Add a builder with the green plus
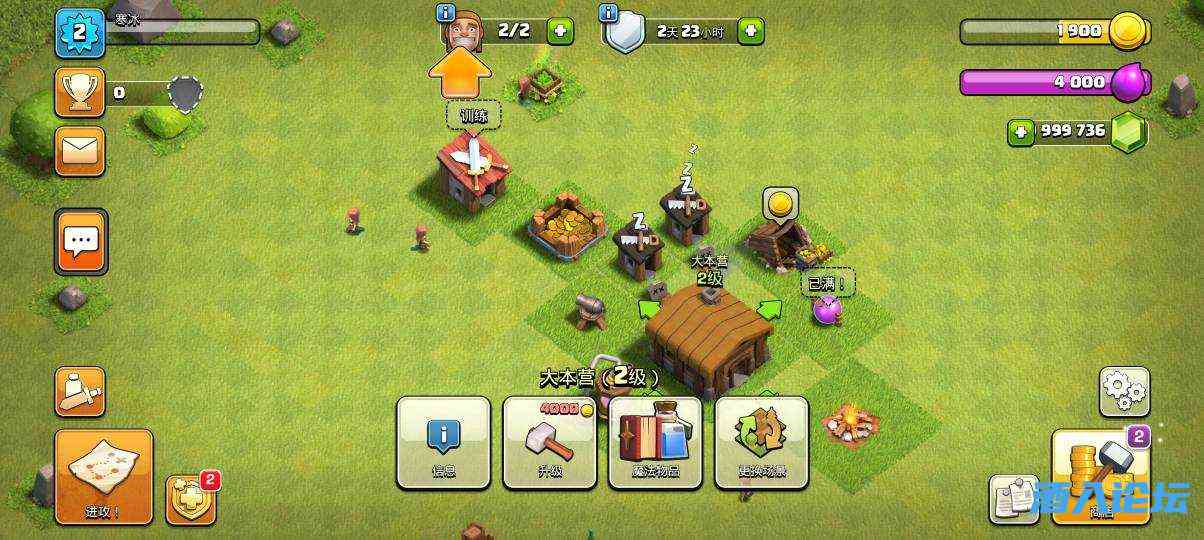This screenshot has height=540, width=1204. (x=561, y=31)
